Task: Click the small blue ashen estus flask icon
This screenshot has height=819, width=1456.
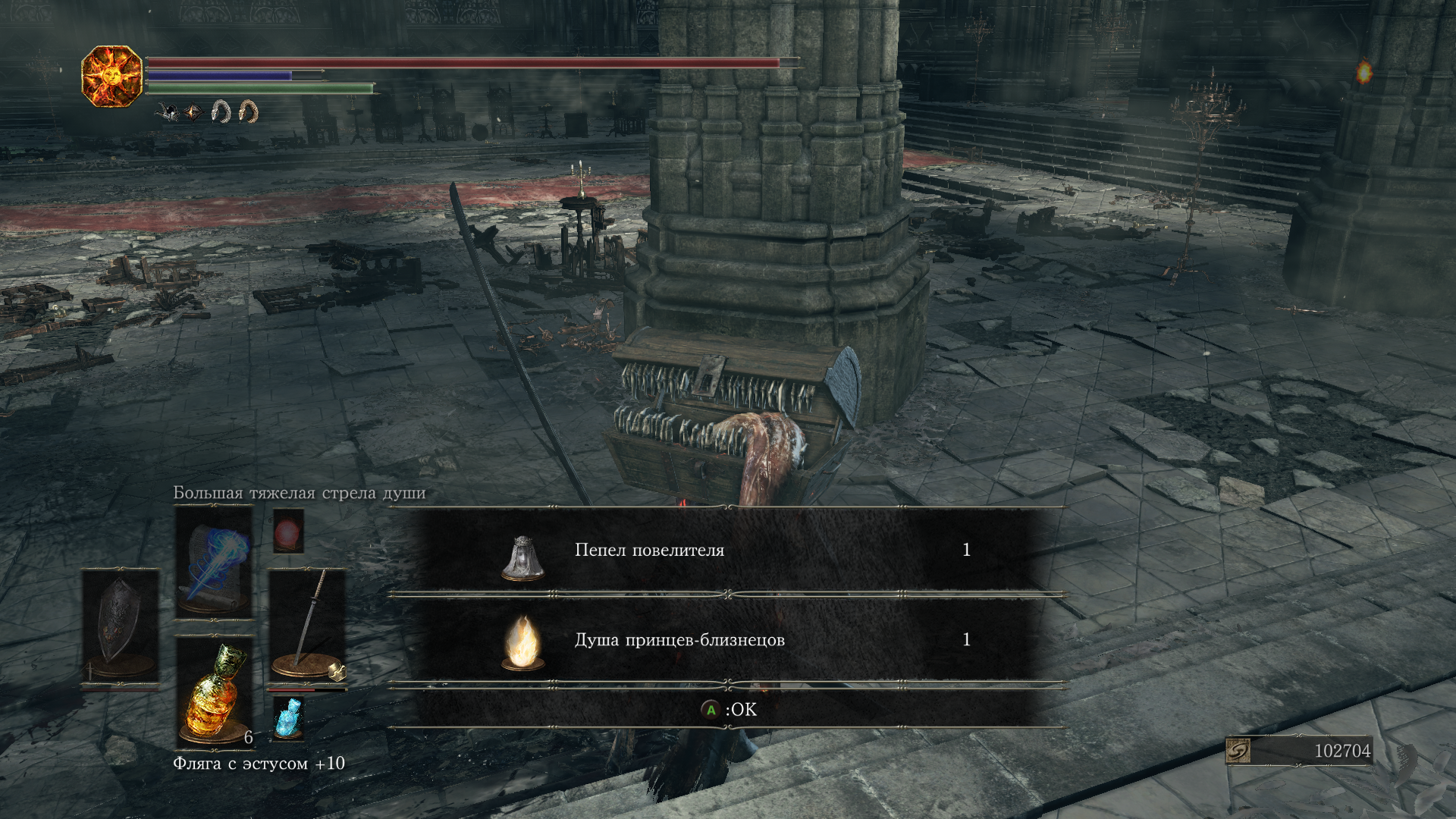Action: [x=288, y=717]
